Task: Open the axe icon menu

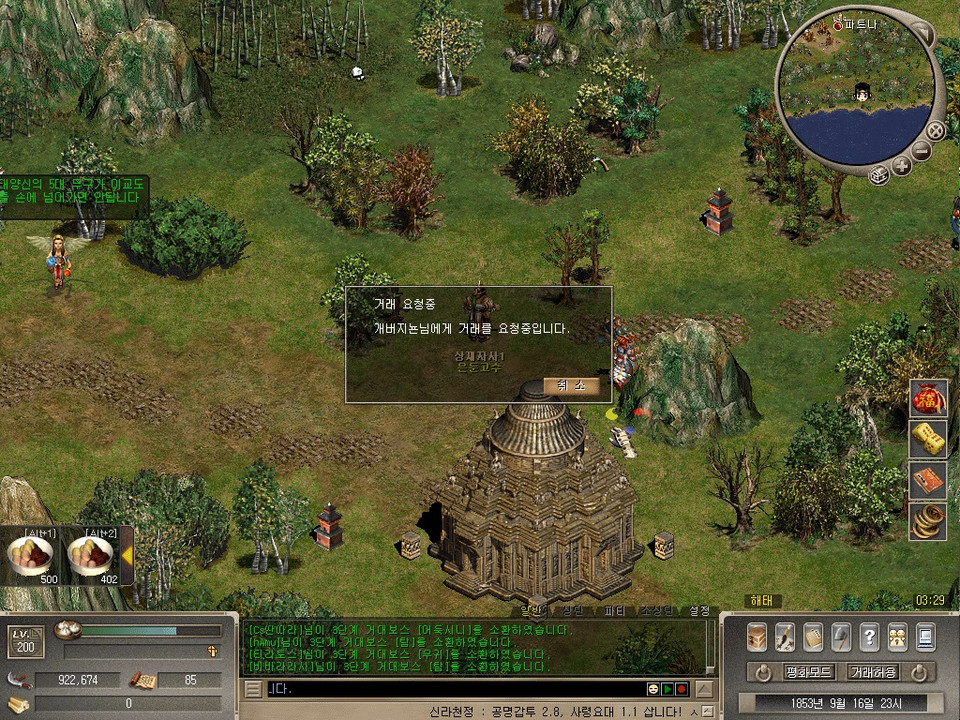Action: 841,637
